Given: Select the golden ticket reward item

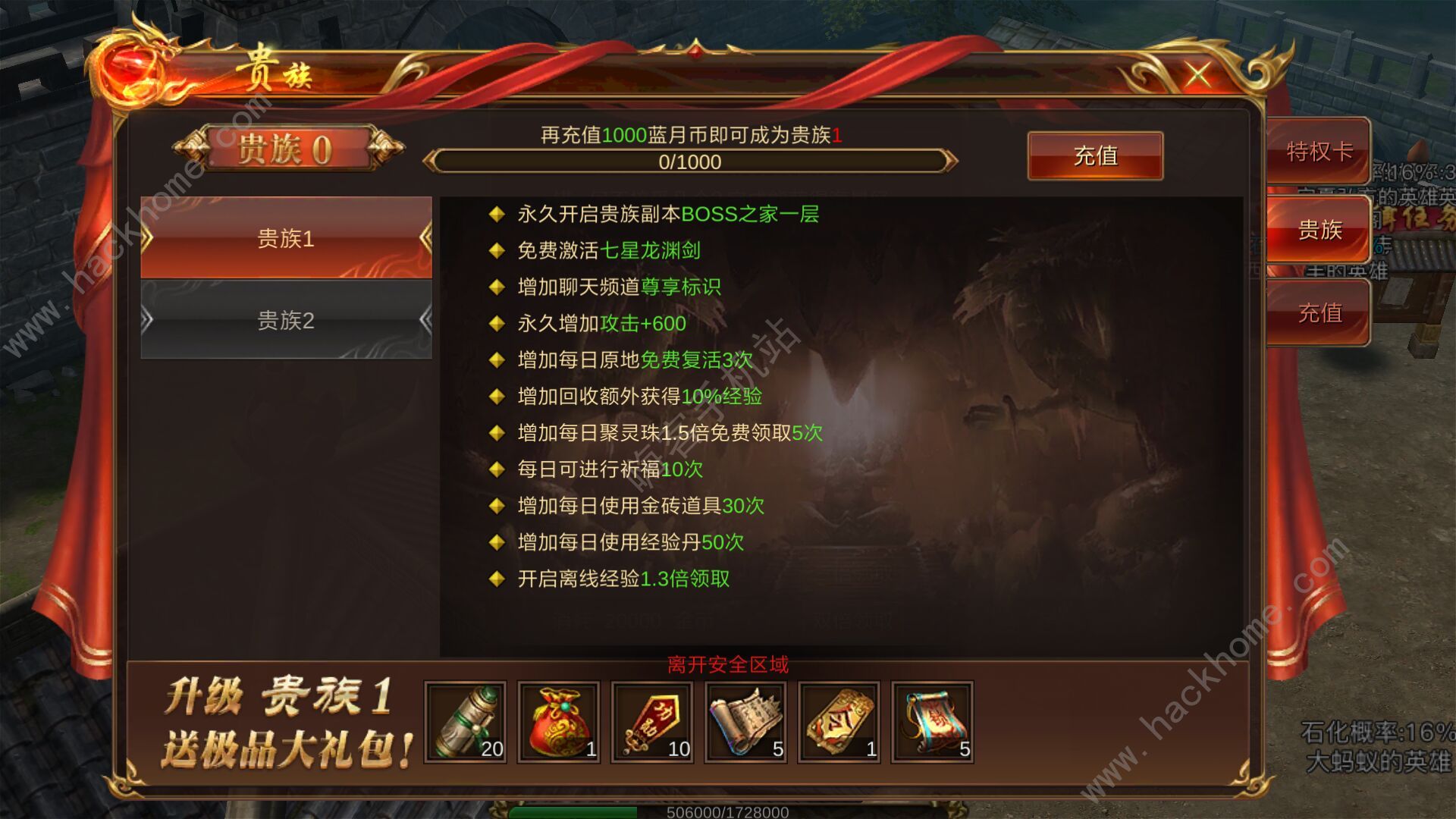Looking at the screenshot, I should pos(839,722).
